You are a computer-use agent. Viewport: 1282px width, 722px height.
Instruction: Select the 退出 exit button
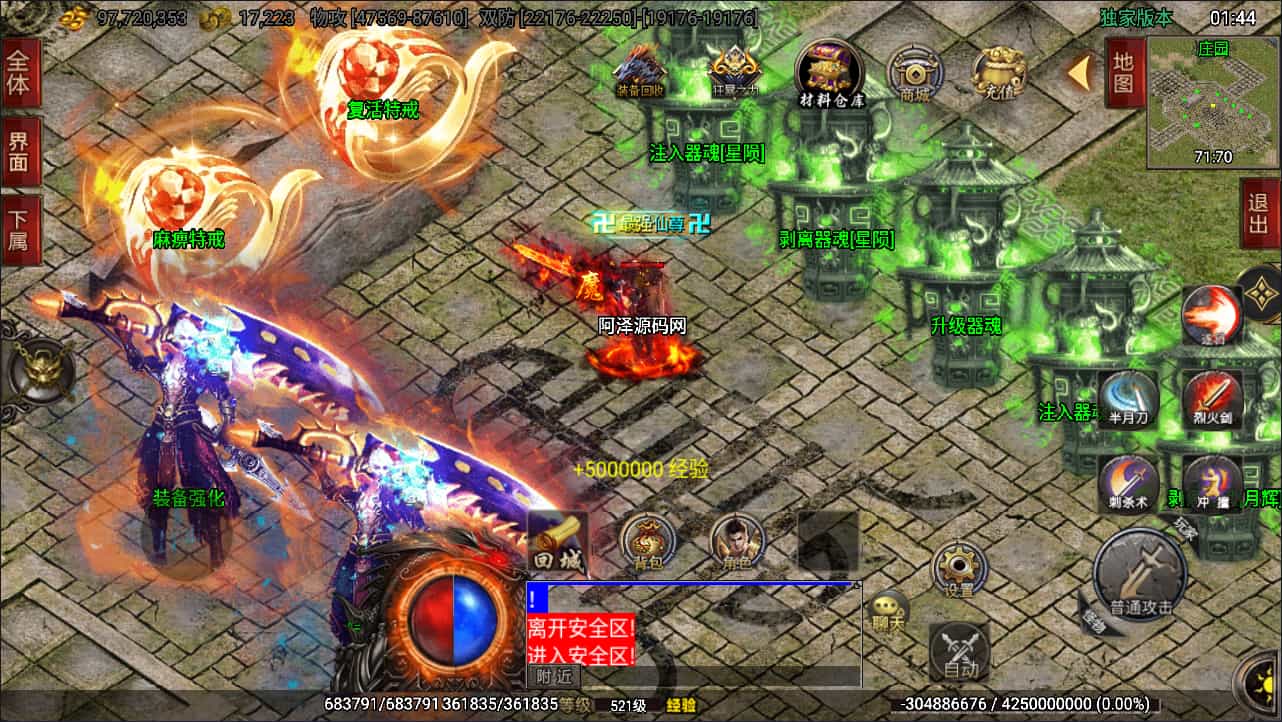click(1259, 213)
